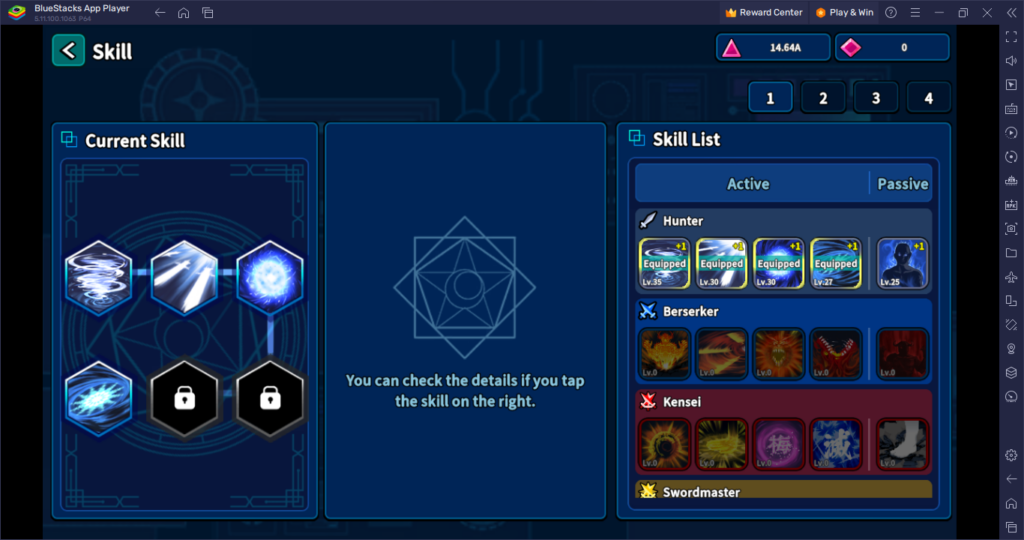Viewport: 1024px width, 540px height.
Task: Switch to skill preset 1
Action: (x=770, y=98)
